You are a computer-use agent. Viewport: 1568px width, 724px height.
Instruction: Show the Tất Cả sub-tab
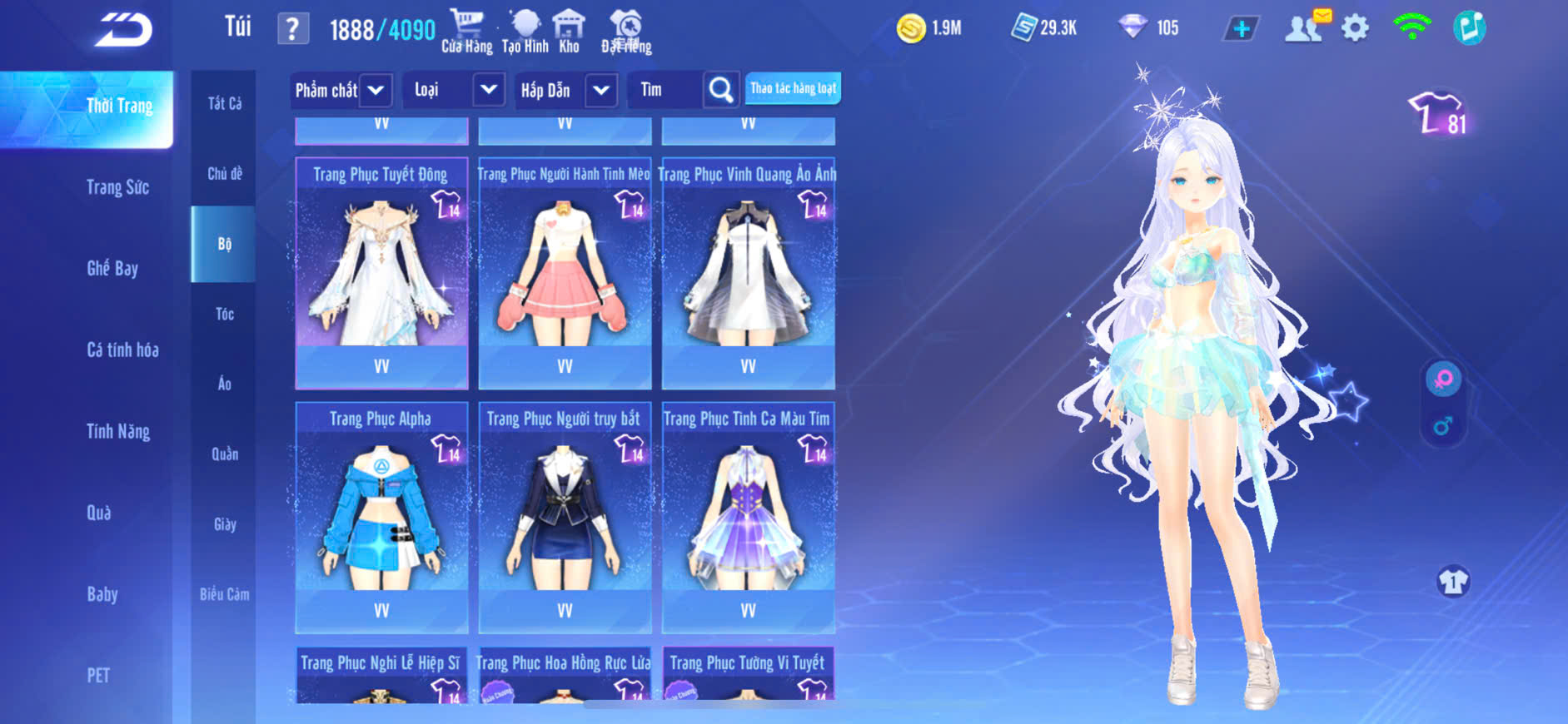pos(224,103)
